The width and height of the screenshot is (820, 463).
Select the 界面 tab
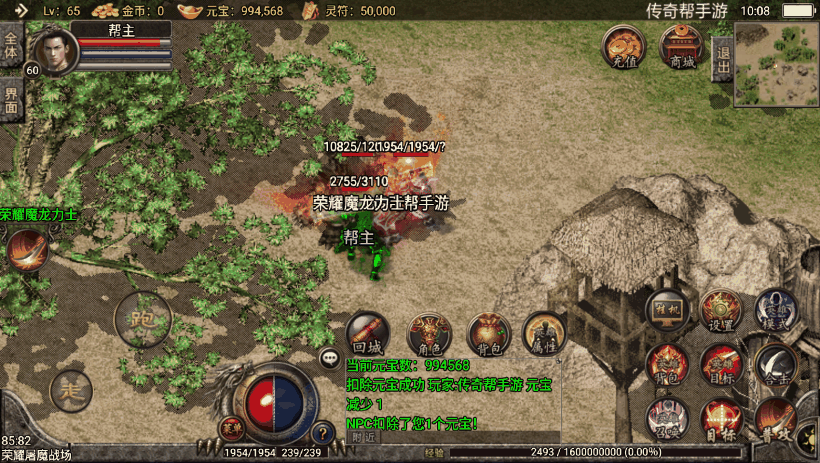point(11,98)
